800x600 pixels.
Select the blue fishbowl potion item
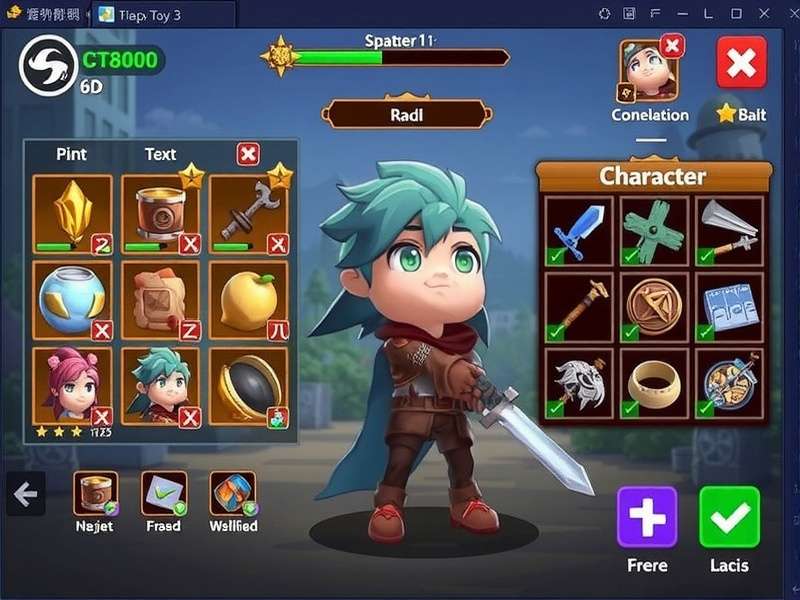pos(73,300)
